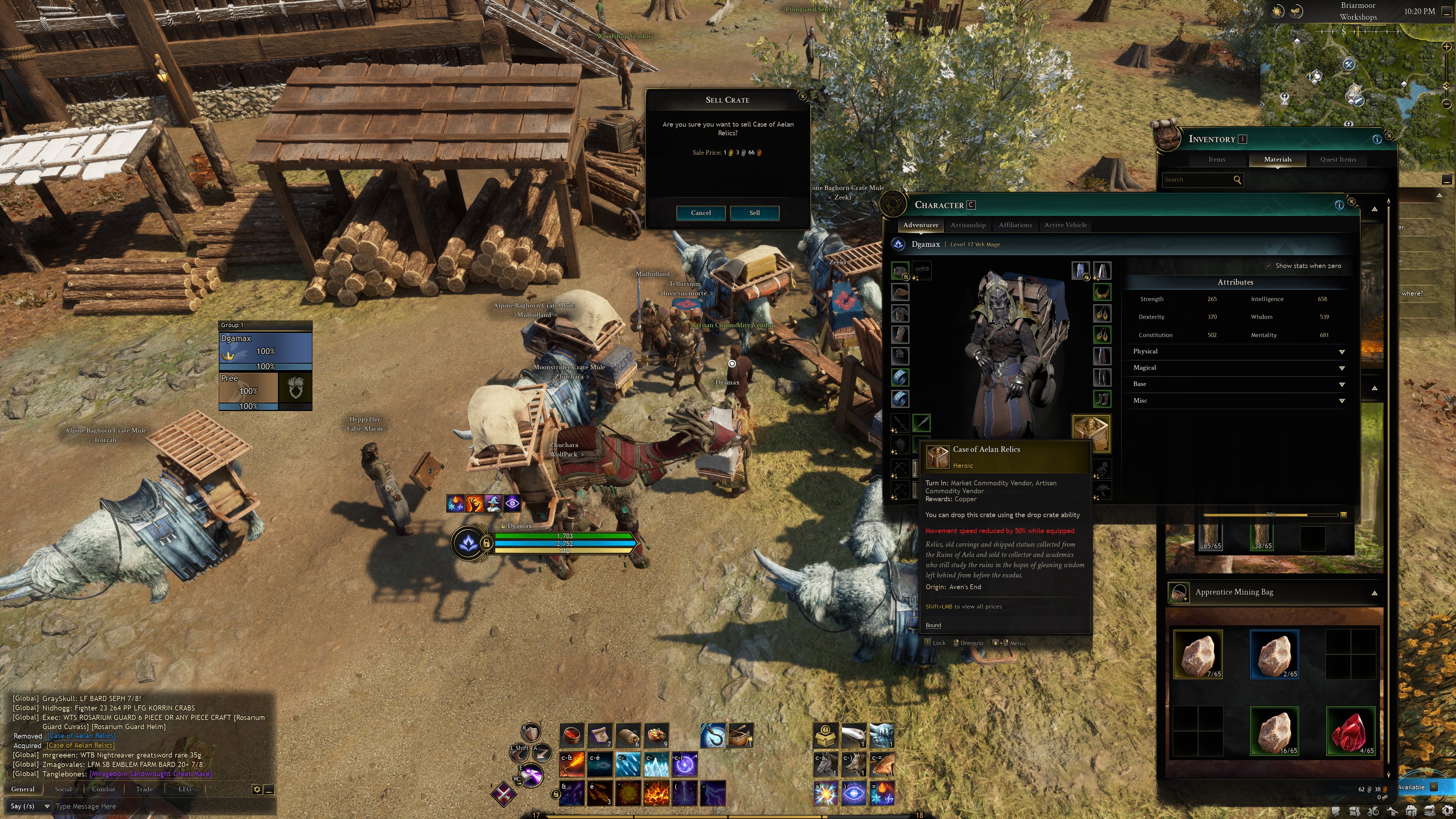Open the Quest Items inventory tab
Image resolution: width=1456 pixels, height=819 pixels.
[x=1338, y=159]
